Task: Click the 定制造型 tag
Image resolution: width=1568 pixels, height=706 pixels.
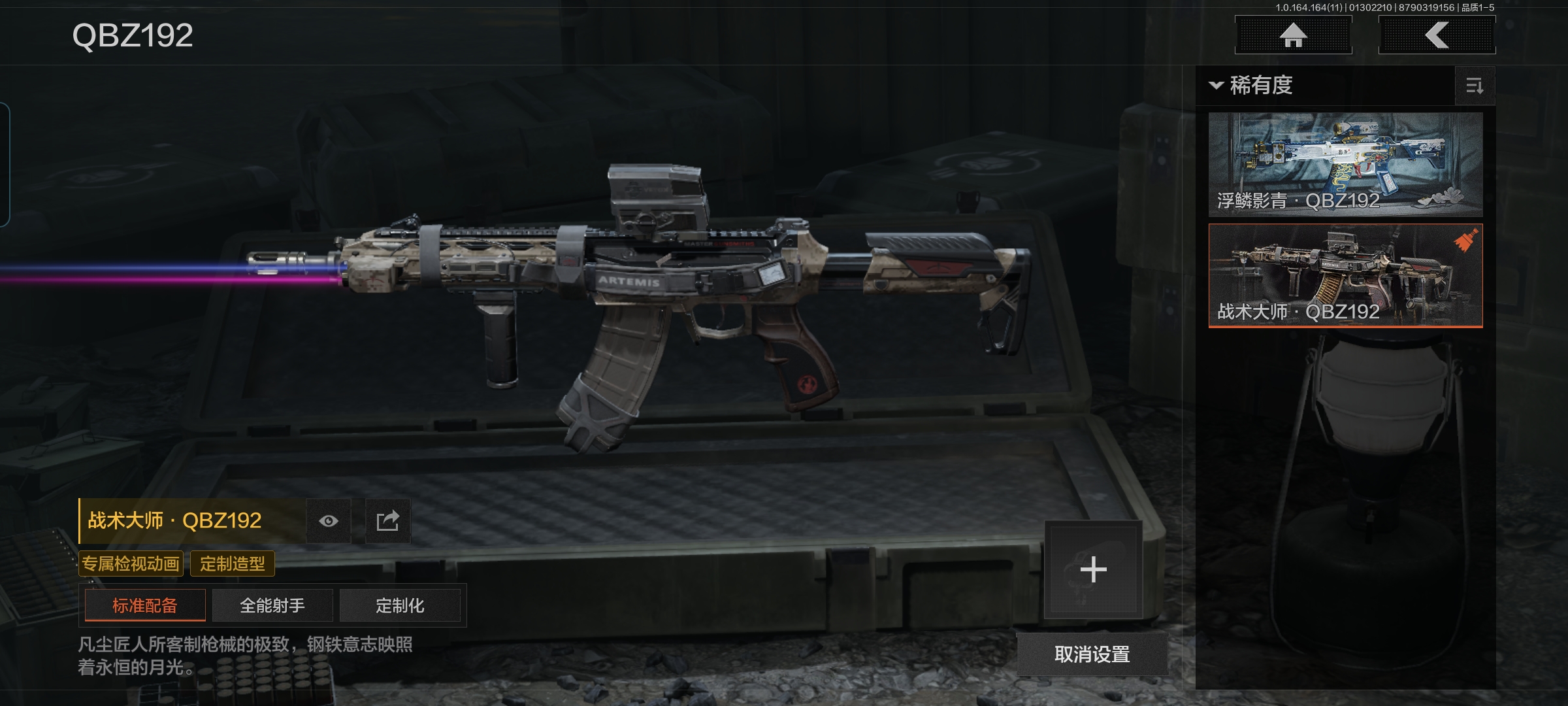Action: tap(233, 563)
